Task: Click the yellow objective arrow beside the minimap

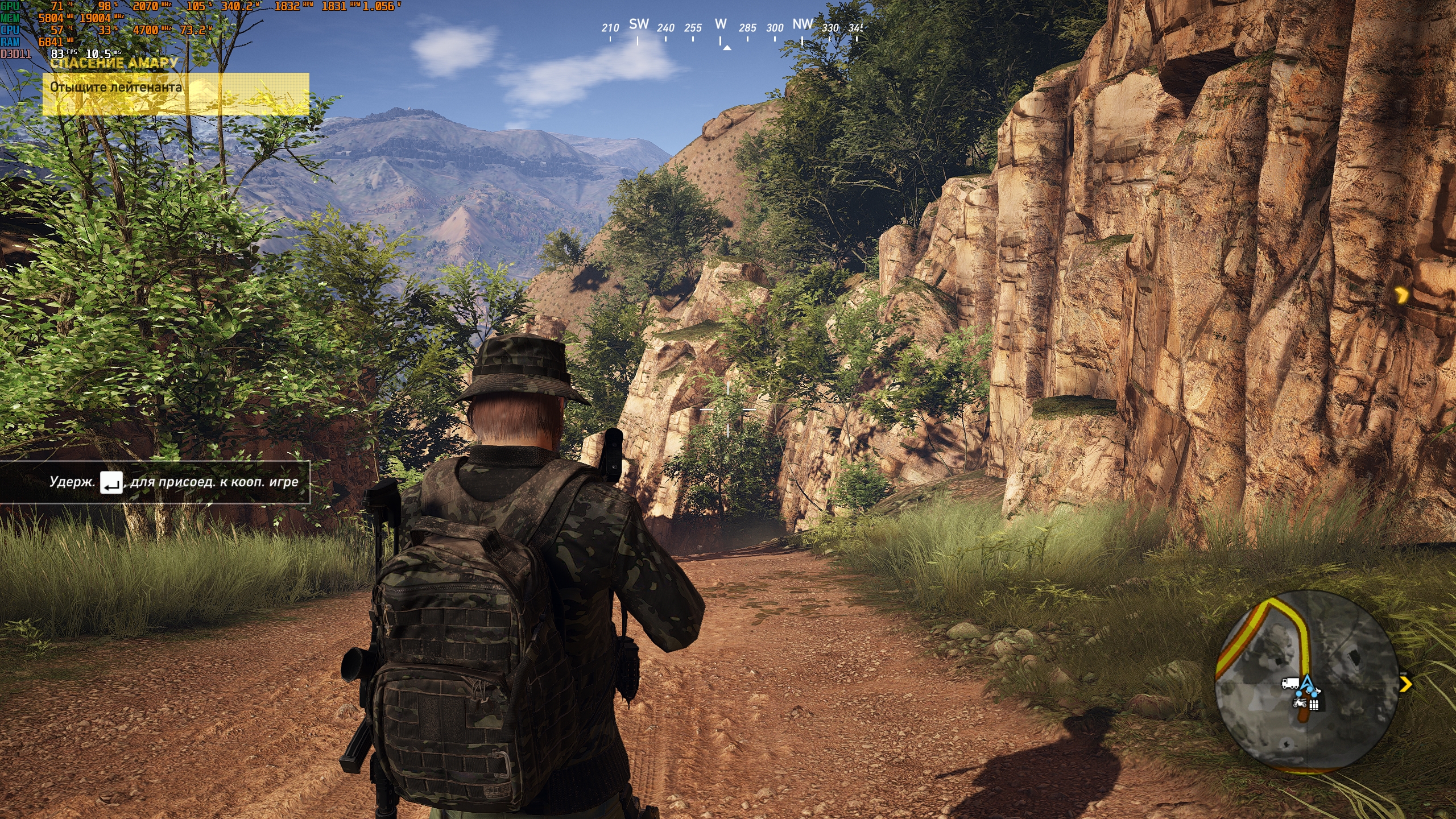Action: point(1406,684)
